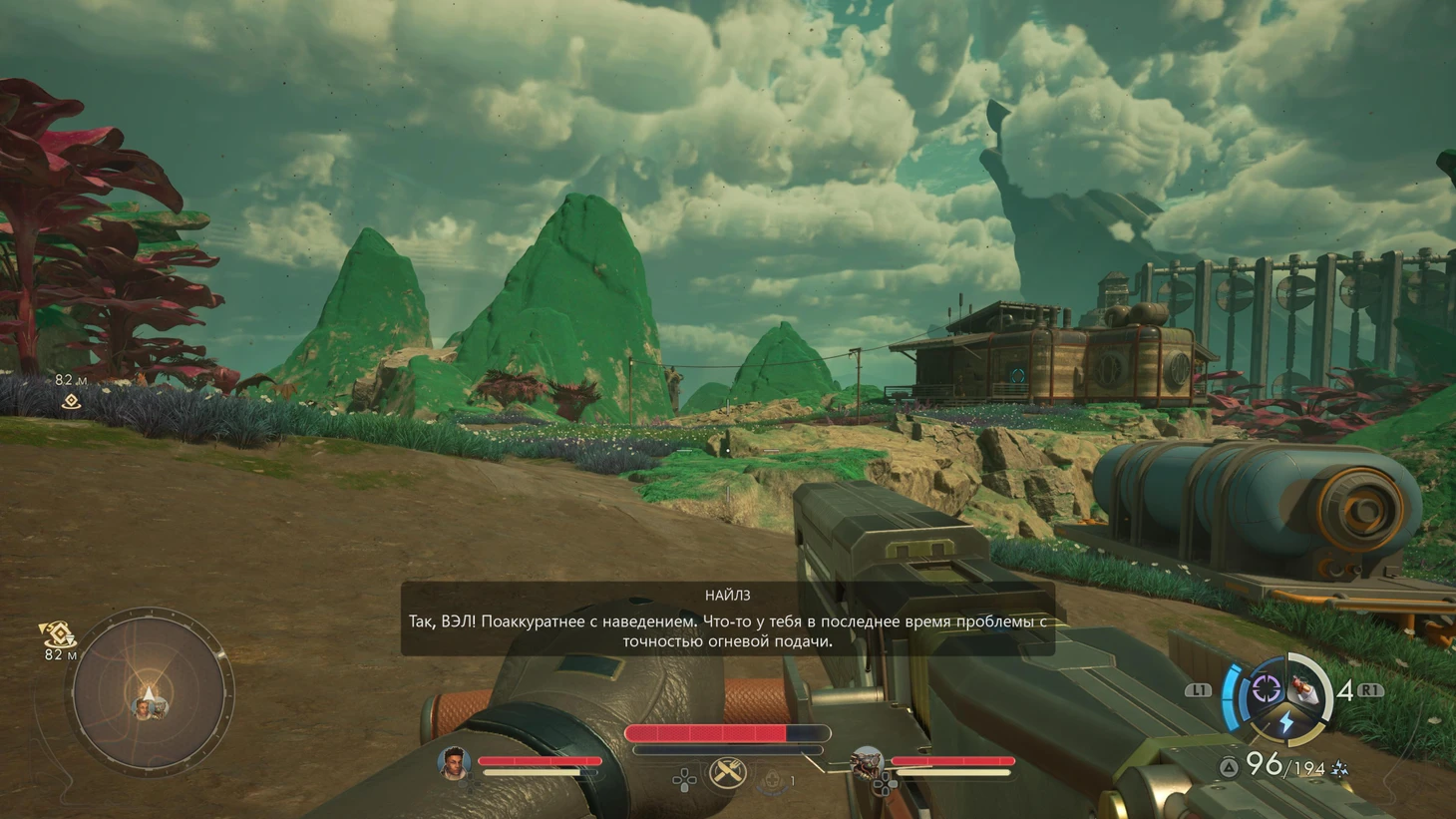This screenshot has width=1456, height=819.
Task: Select the human companion portrait
Action: [x=454, y=763]
